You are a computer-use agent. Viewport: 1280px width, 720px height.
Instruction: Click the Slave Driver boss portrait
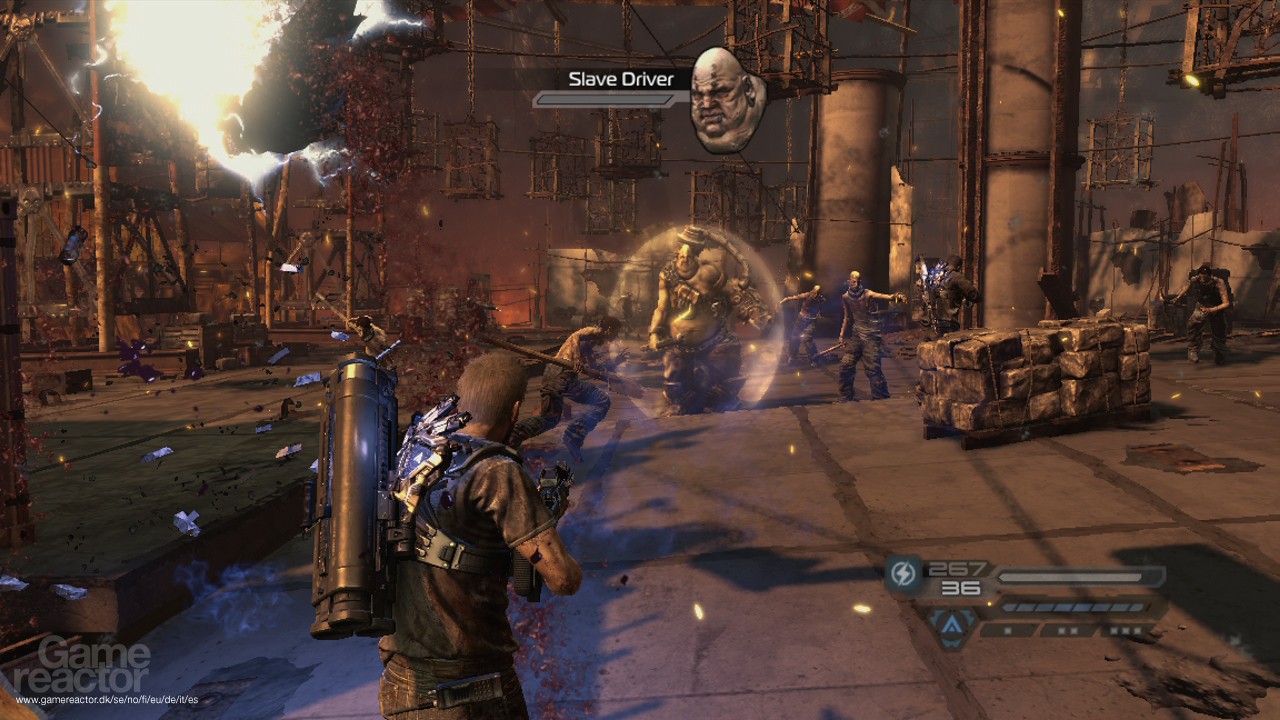(x=728, y=100)
